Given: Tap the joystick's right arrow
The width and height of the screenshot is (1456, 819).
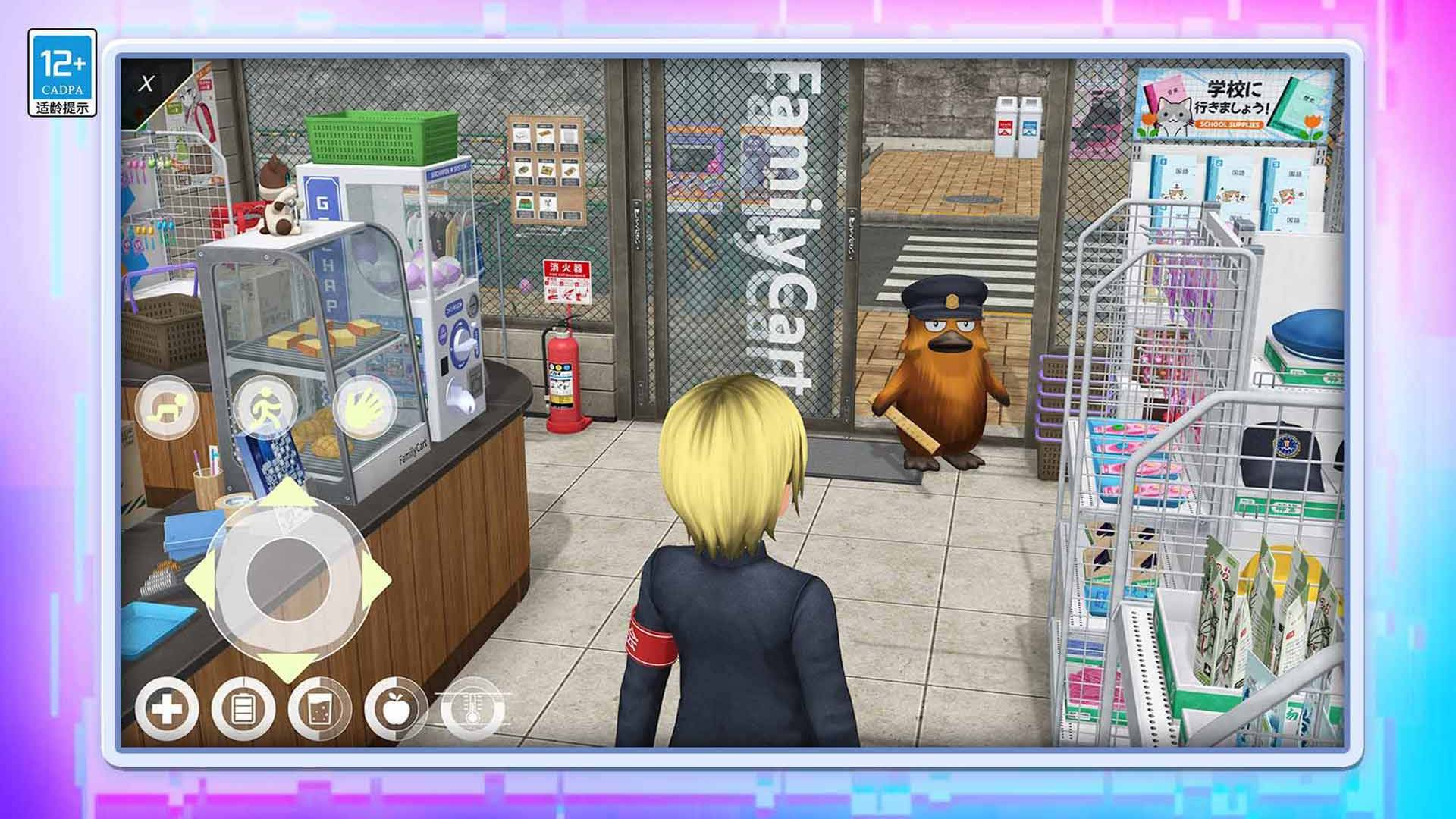Looking at the screenshot, I should tap(377, 580).
